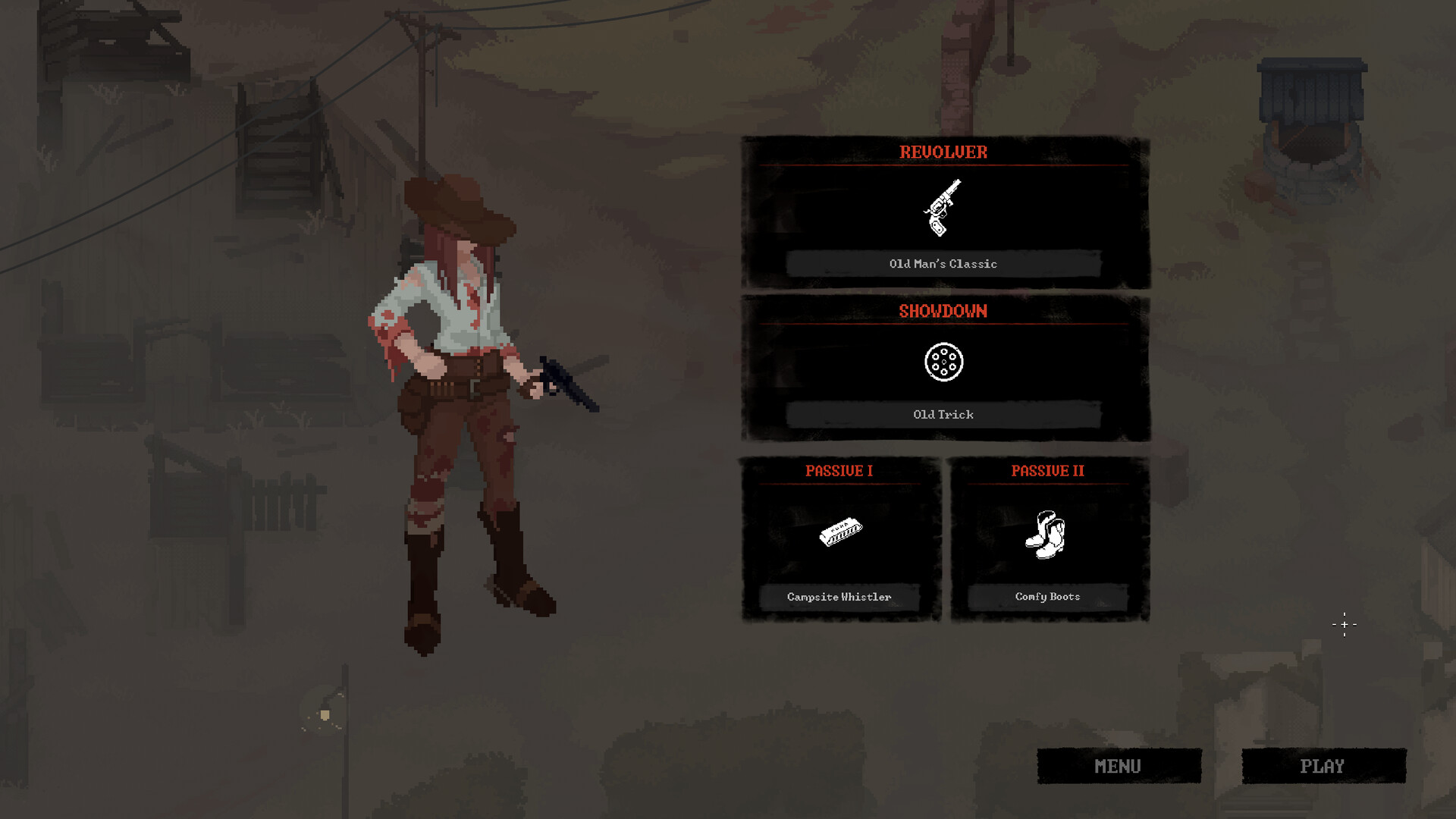Click the REVOLVER panel header
Screen dimensions: 1456x819
(943, 152)
